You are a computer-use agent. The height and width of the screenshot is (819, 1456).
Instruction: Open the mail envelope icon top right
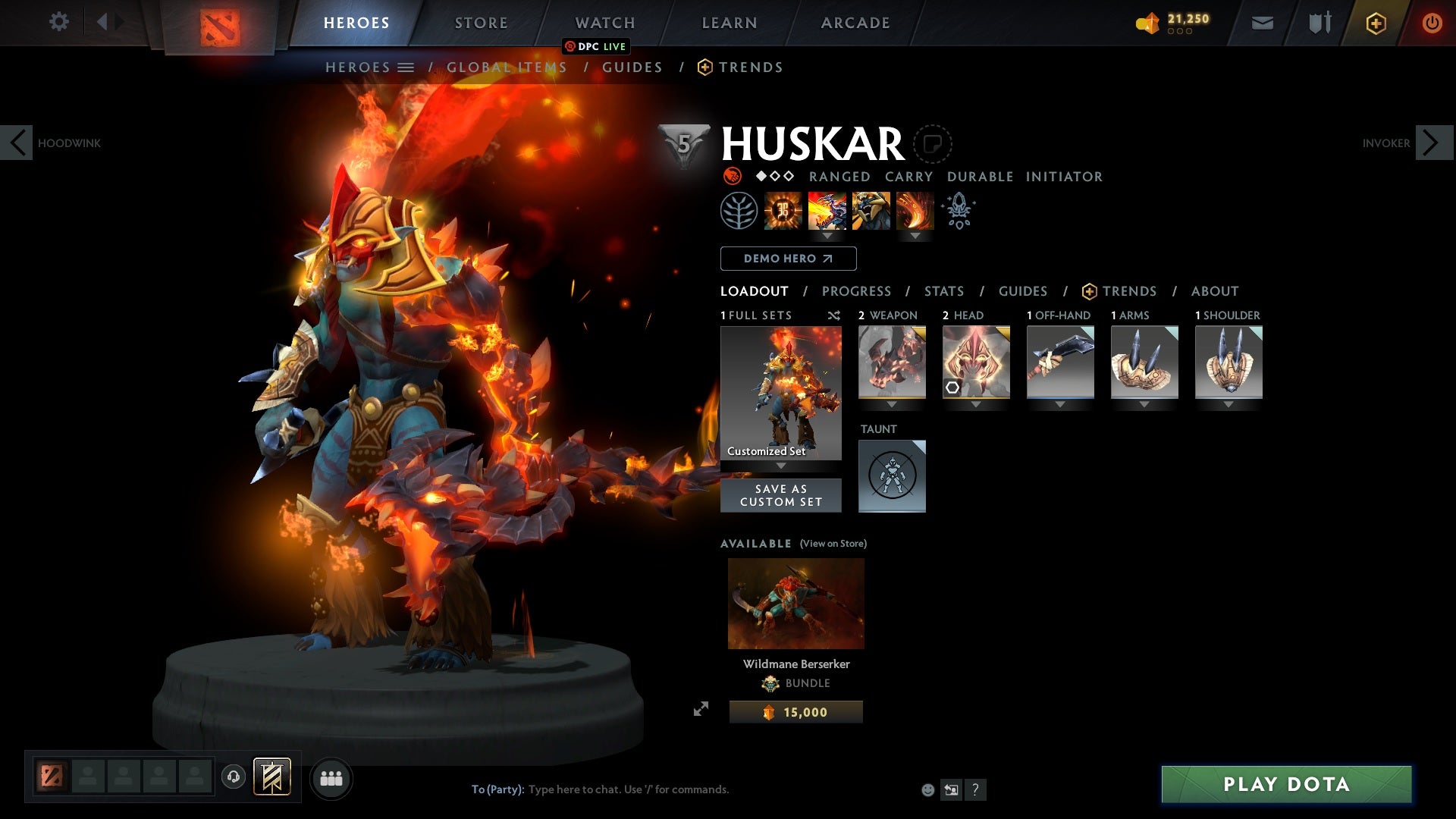1262,22
